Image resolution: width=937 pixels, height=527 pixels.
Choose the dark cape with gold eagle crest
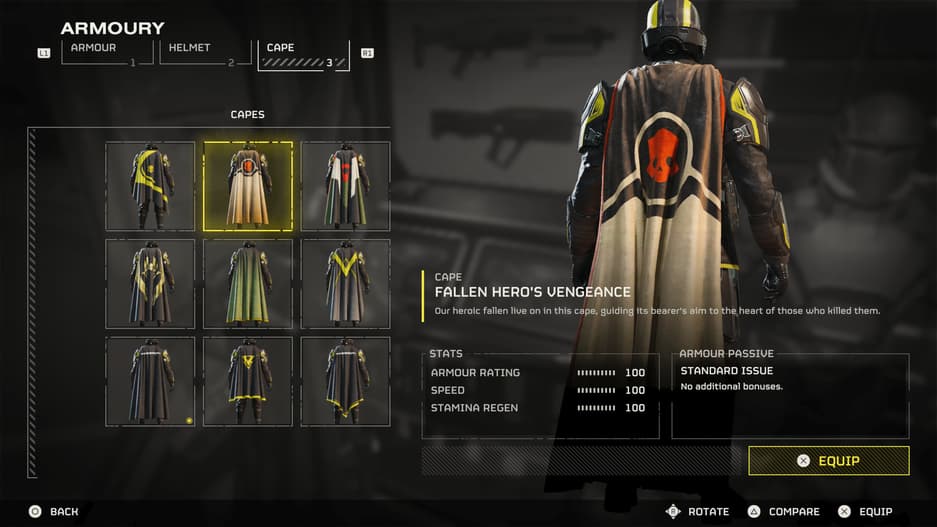click(x=150, y=284)
